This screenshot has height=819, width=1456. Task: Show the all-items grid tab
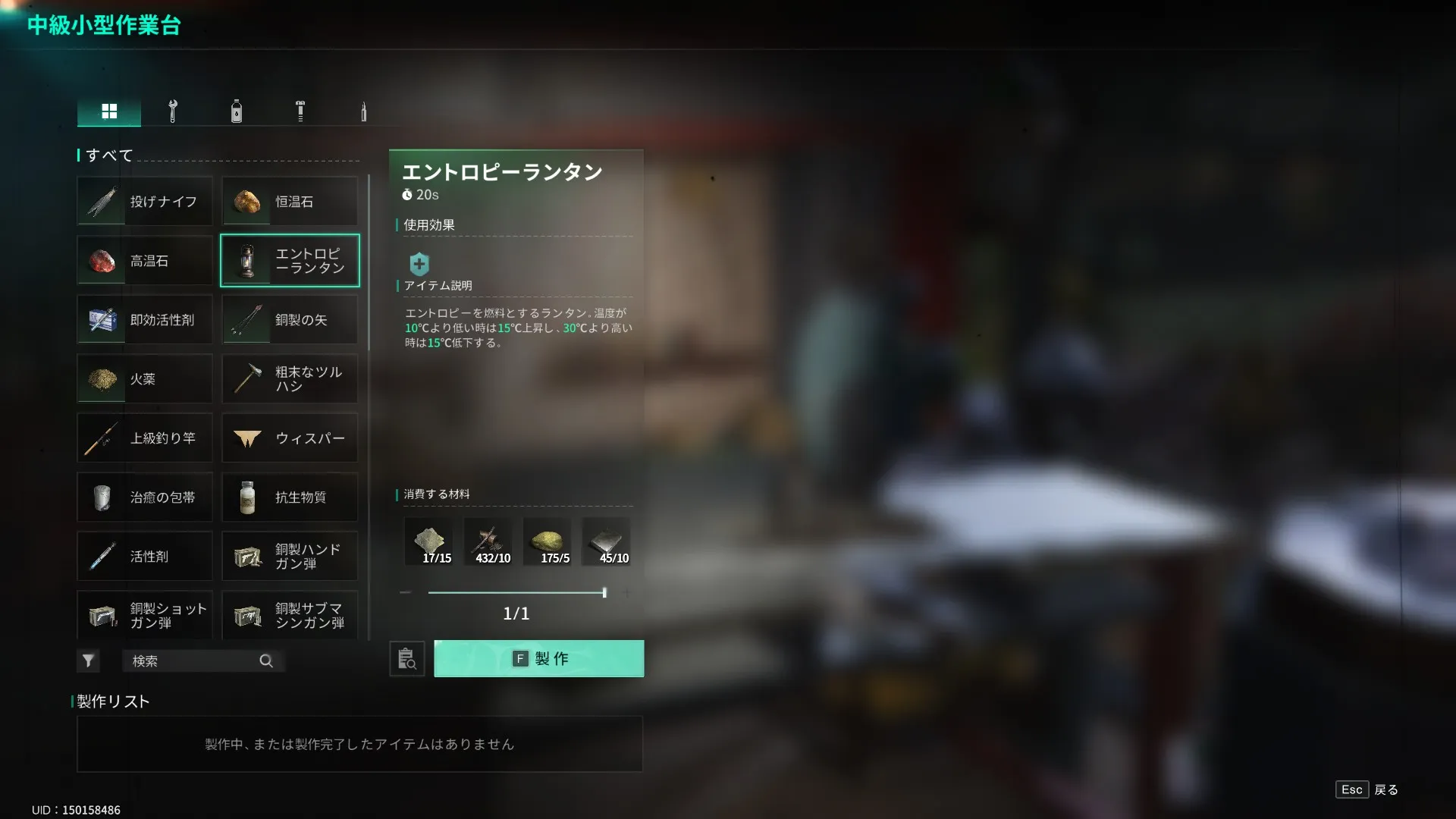pyautogui.click(x=109, y=111)
